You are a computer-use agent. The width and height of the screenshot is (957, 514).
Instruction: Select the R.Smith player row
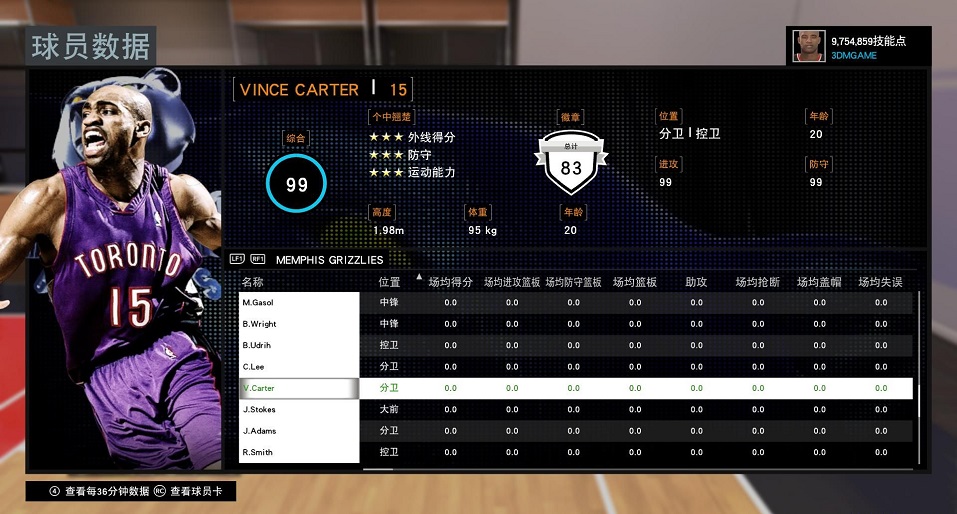(299, 452)
